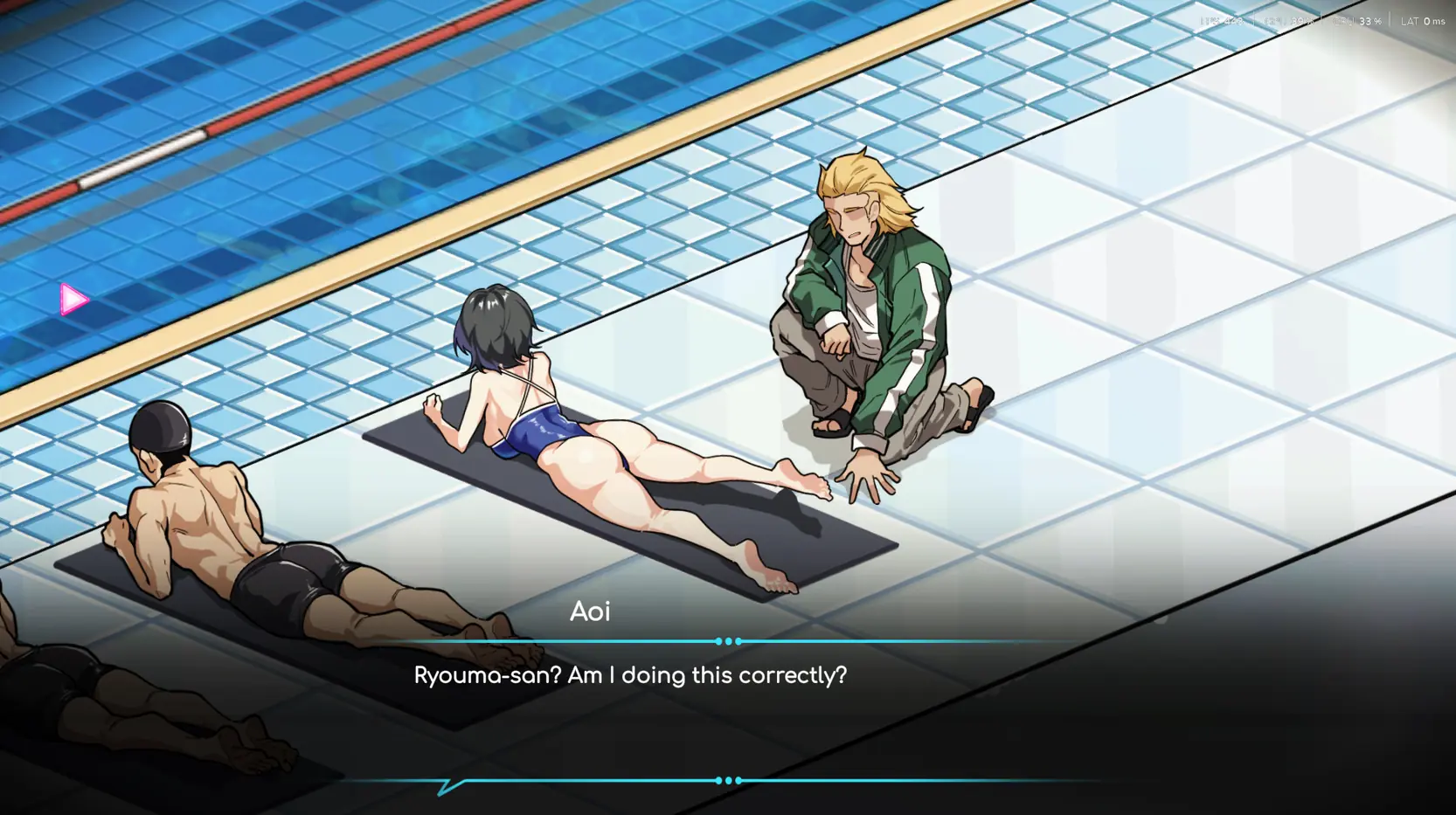Click the pink play triangle icon
Screen dimensions: 1456x815
coord(74,300)
